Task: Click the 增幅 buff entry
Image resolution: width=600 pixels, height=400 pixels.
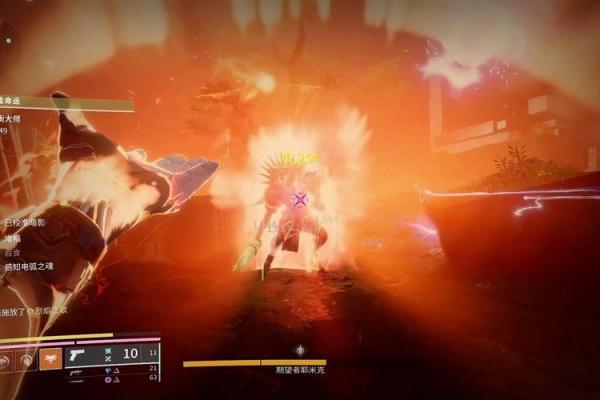Action: pyautogui.click(x=12, y=238)
